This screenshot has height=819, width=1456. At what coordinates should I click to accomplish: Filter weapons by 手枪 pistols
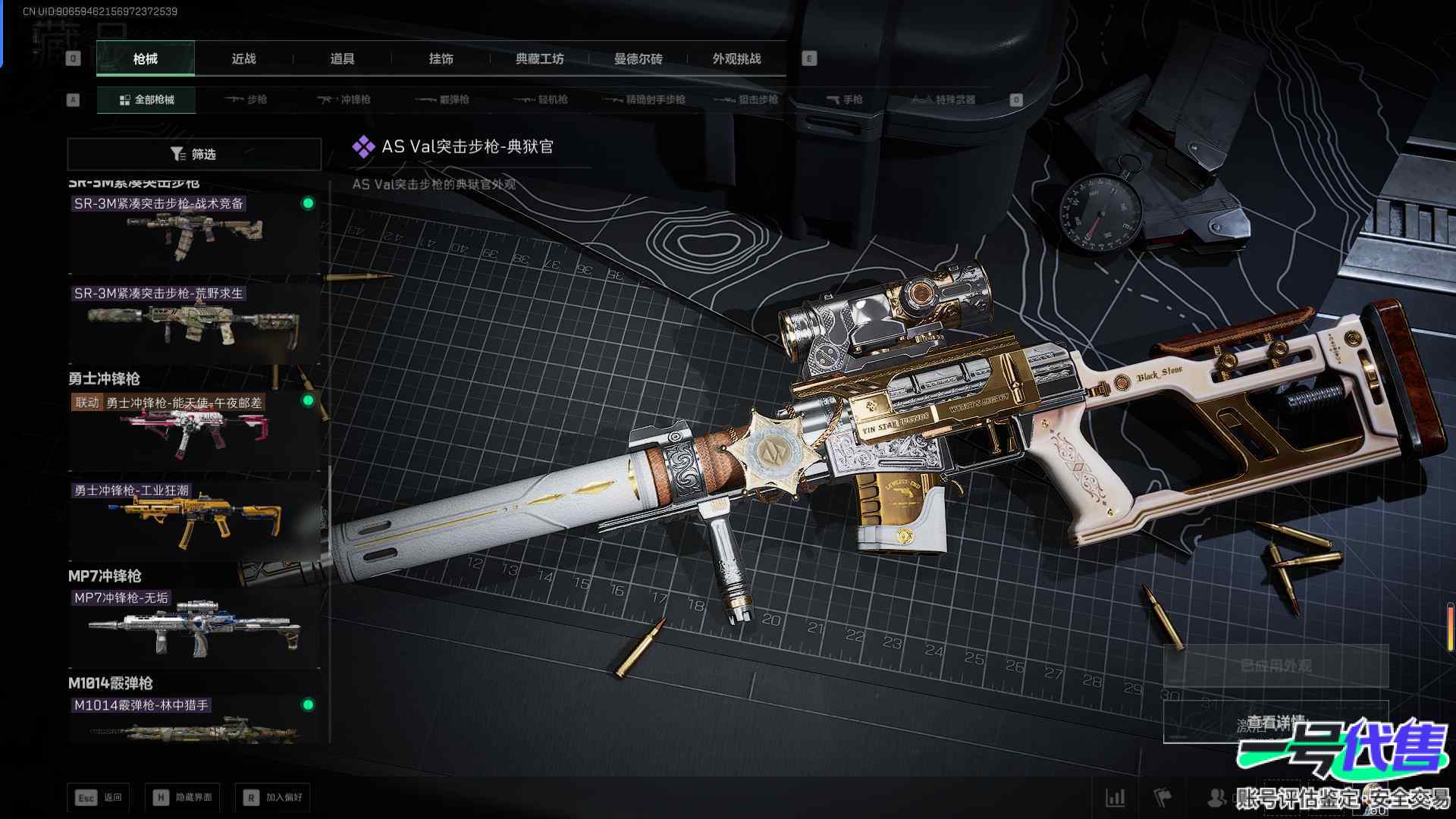(844, 99)
